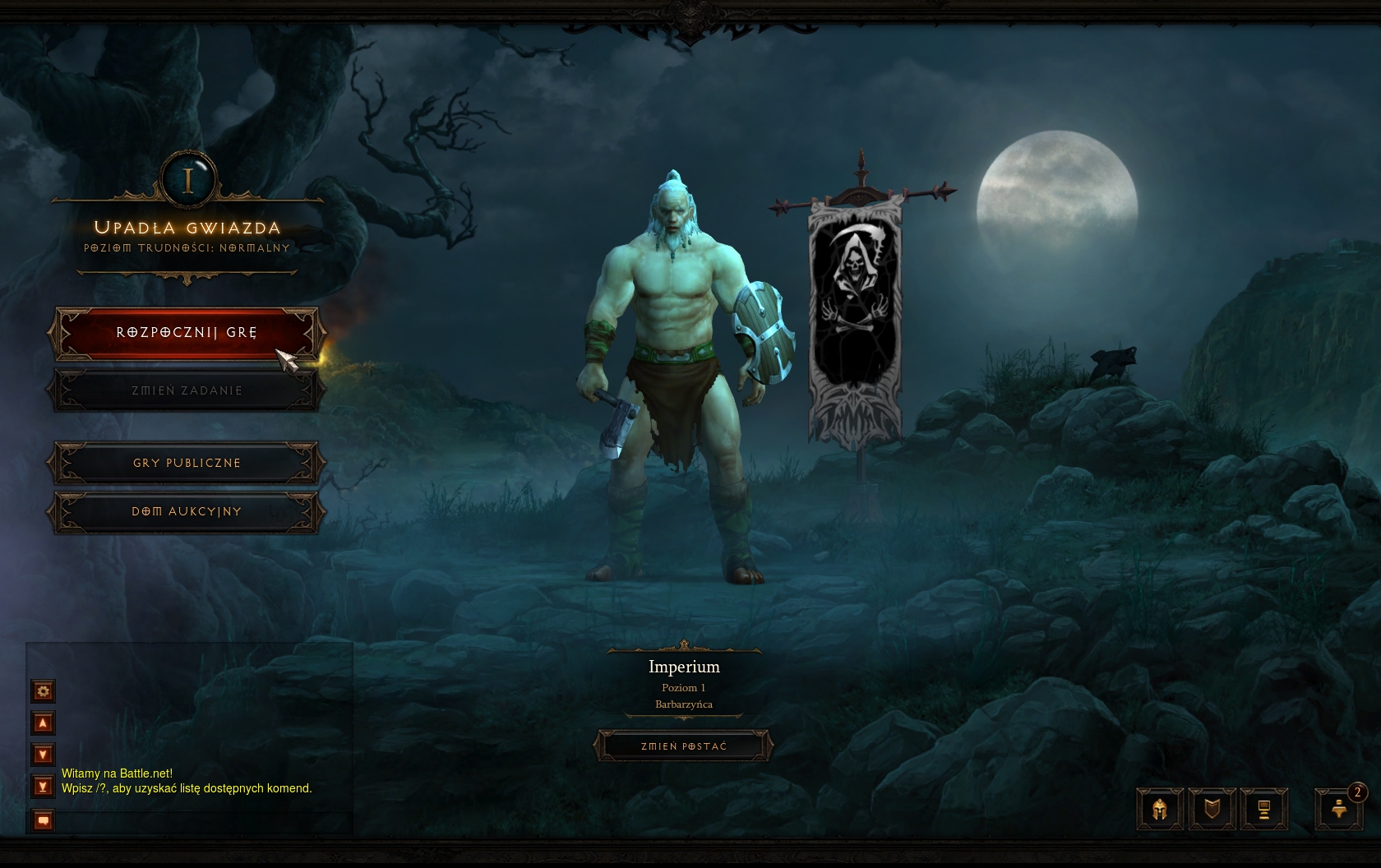Click the chat down arrow button
This screenshot has height=868, width=1381.
click(x=44, y=755)
